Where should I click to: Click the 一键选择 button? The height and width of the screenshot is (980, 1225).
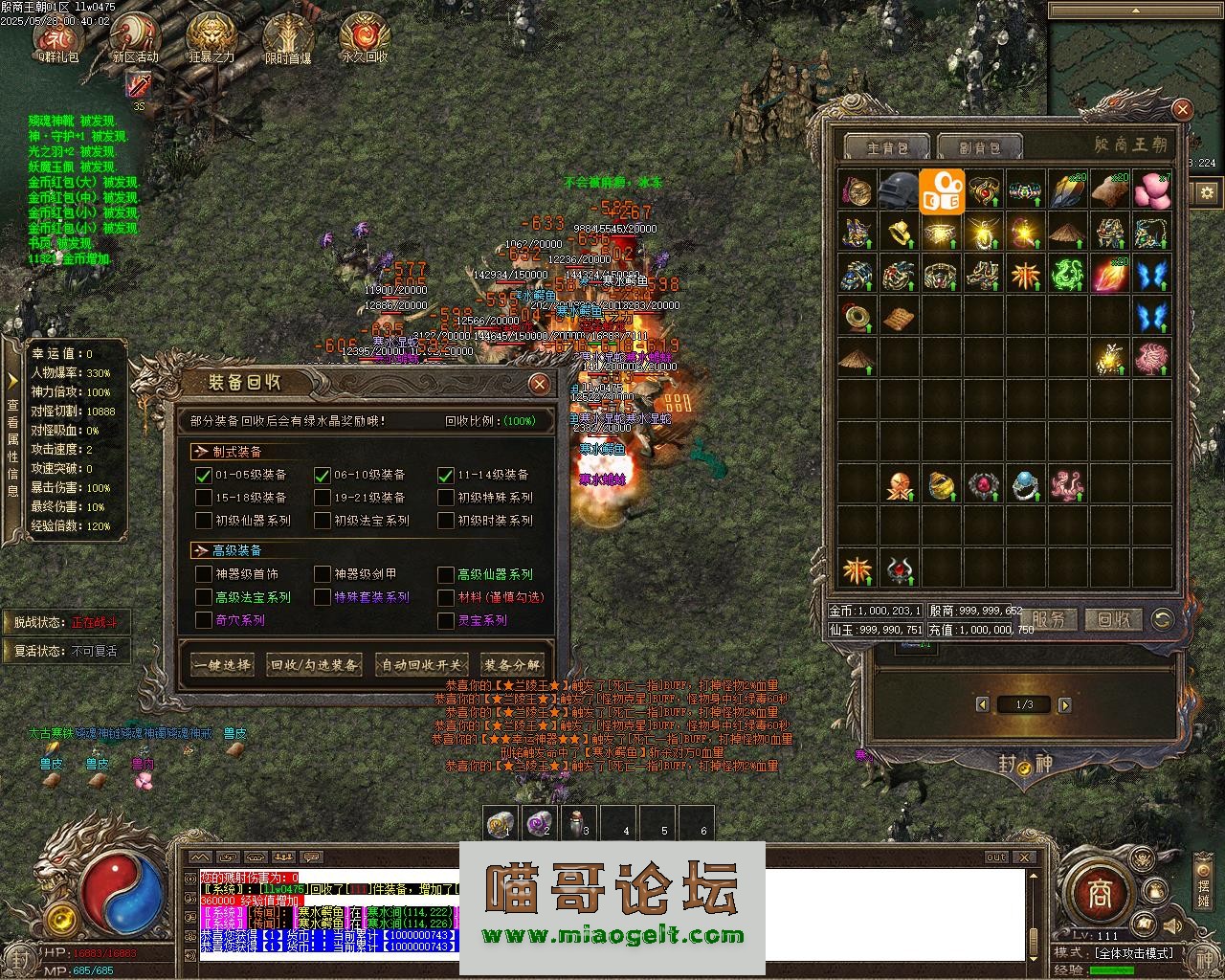click(221, 665)
